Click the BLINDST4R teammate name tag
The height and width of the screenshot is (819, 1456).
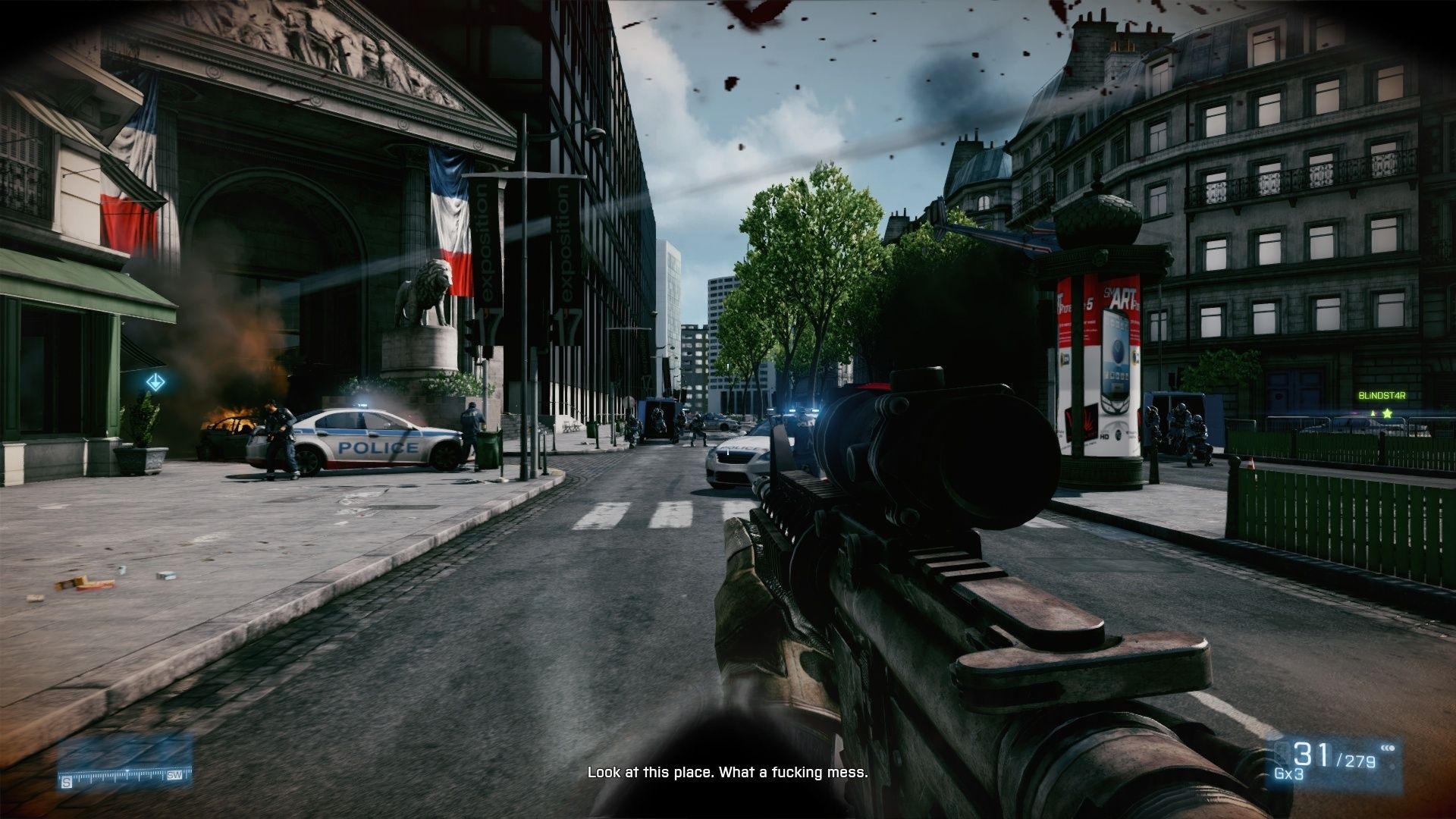click(1382, 395)
